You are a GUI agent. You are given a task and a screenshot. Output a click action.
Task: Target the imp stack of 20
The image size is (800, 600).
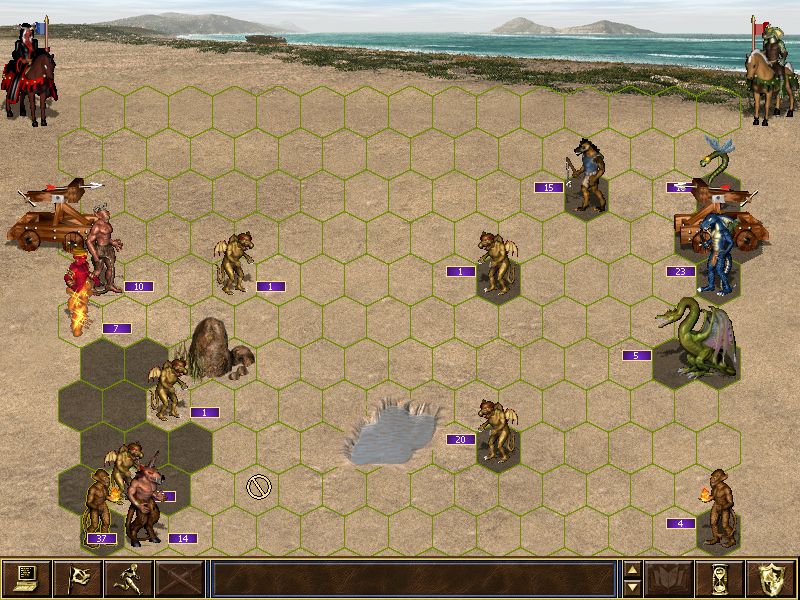494,430
